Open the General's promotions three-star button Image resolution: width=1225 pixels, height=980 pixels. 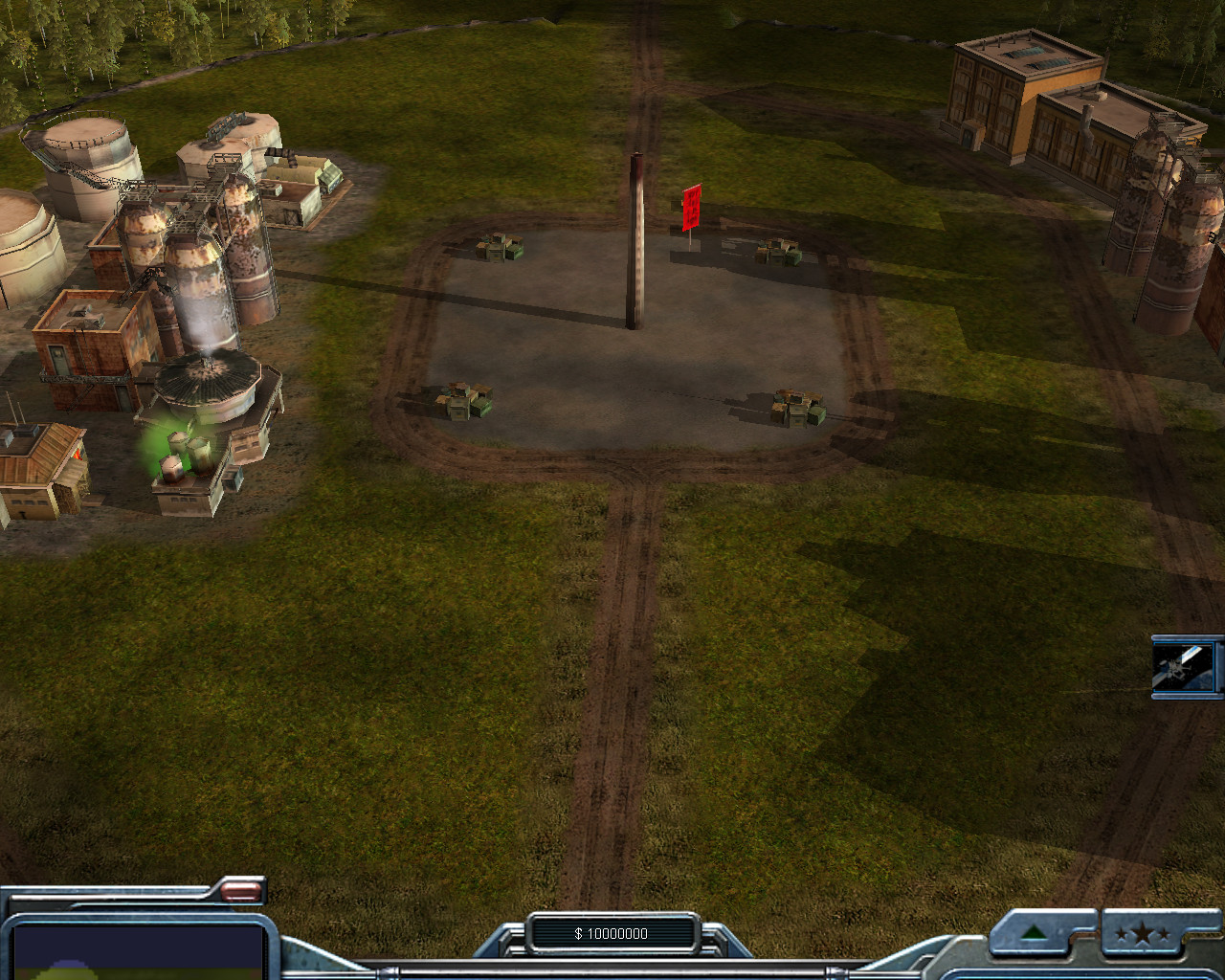tap(1148, 934)
